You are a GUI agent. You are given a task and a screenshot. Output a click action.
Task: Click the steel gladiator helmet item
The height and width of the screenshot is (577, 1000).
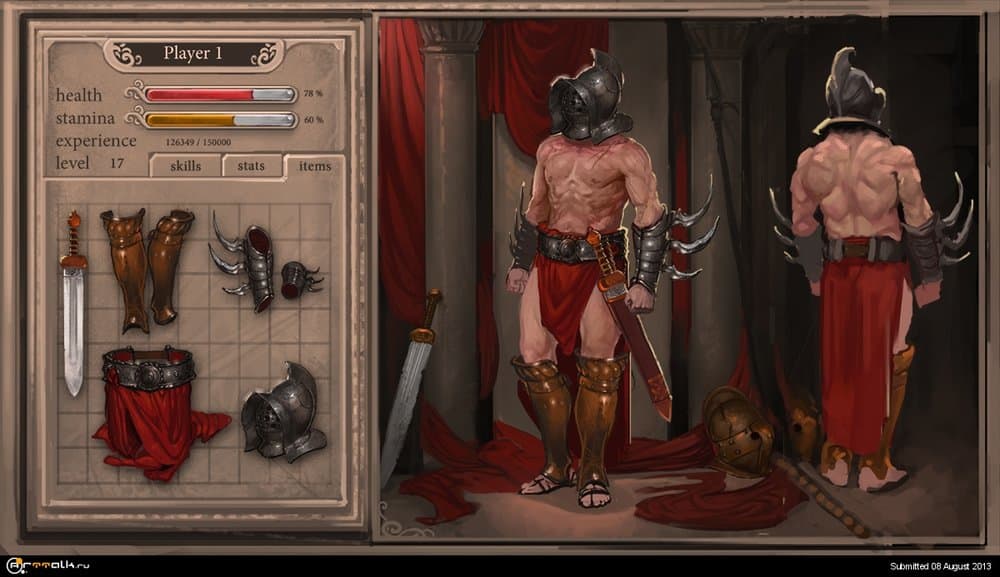[x=282, y=413]
